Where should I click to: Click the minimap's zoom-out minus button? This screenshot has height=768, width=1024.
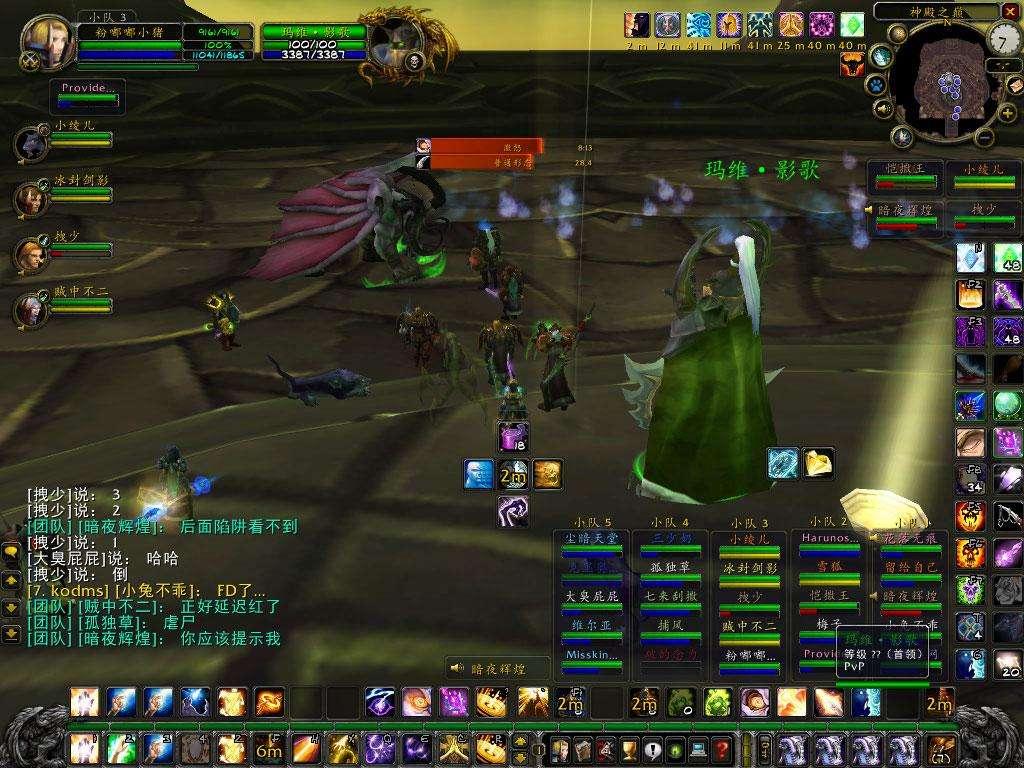tap(983, 137)
